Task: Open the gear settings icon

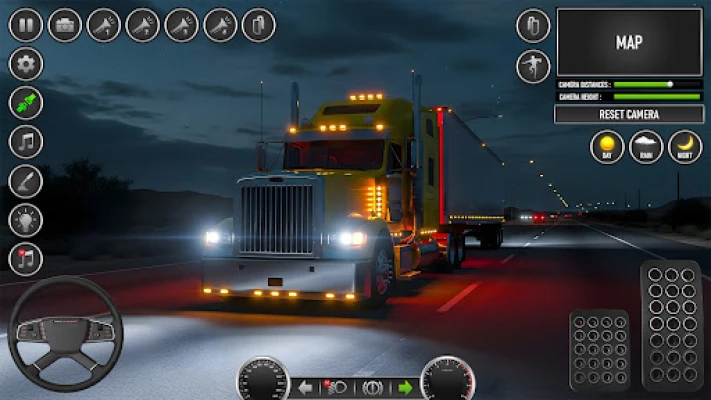Action: tap(26, 64)
